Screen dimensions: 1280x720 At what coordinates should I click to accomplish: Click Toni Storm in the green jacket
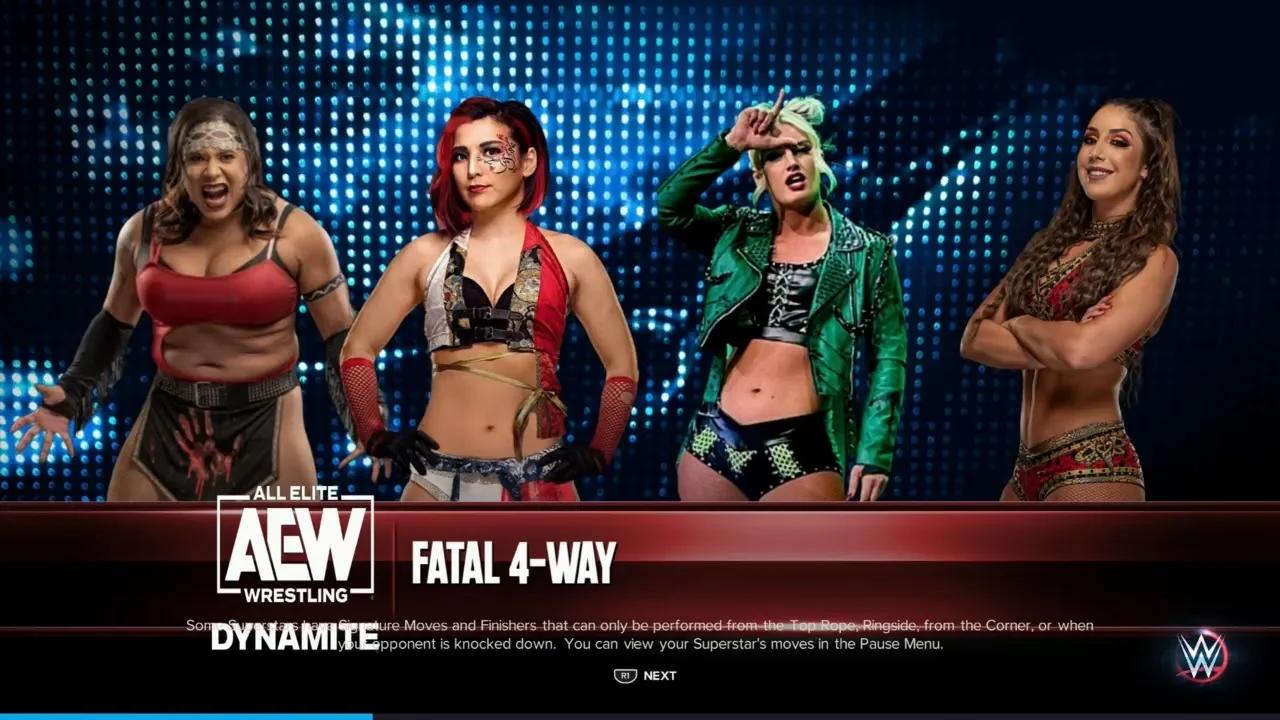click(x=790, y=300)
